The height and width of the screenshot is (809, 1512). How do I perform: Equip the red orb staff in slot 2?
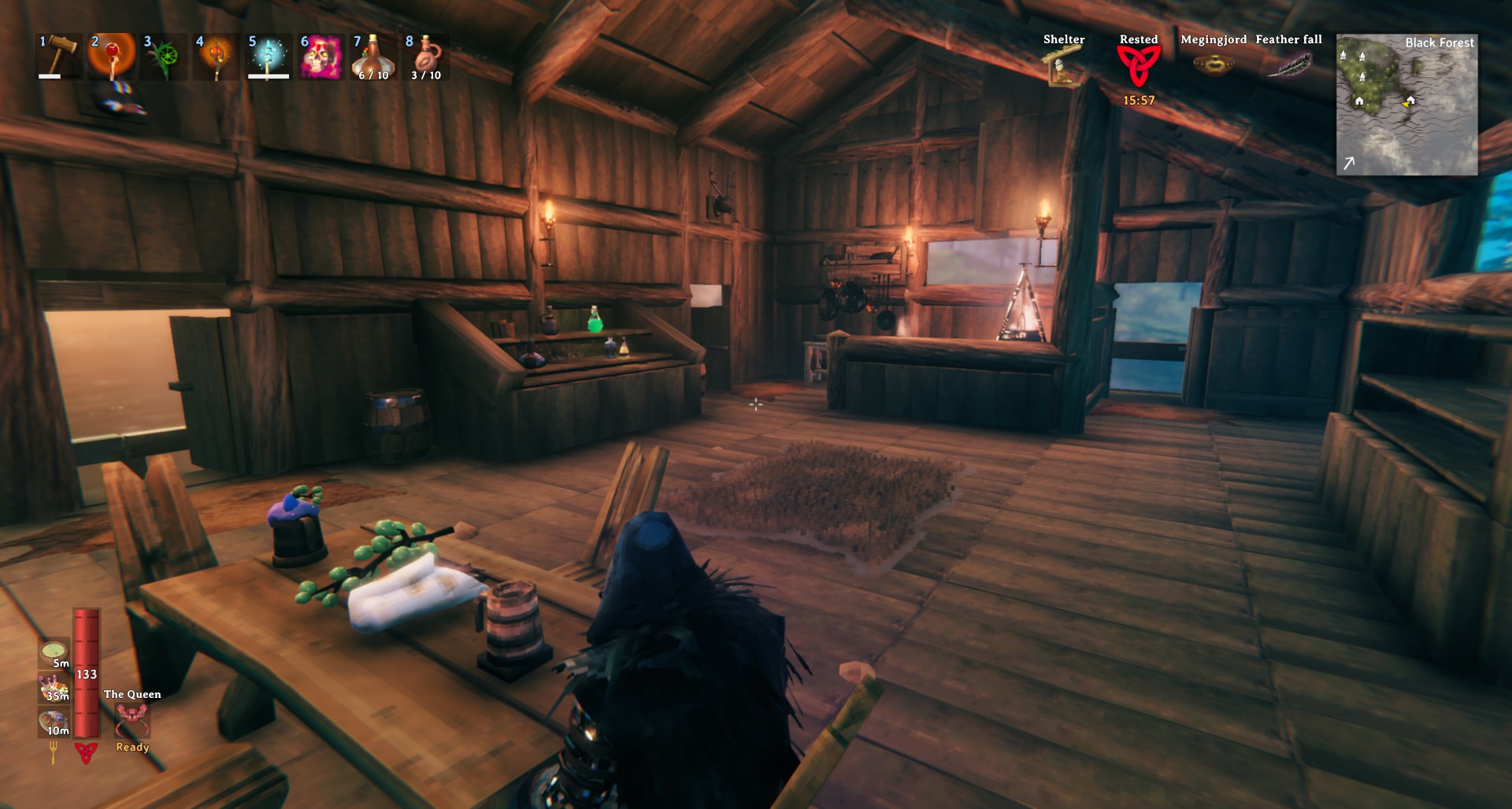pos(112,56)
